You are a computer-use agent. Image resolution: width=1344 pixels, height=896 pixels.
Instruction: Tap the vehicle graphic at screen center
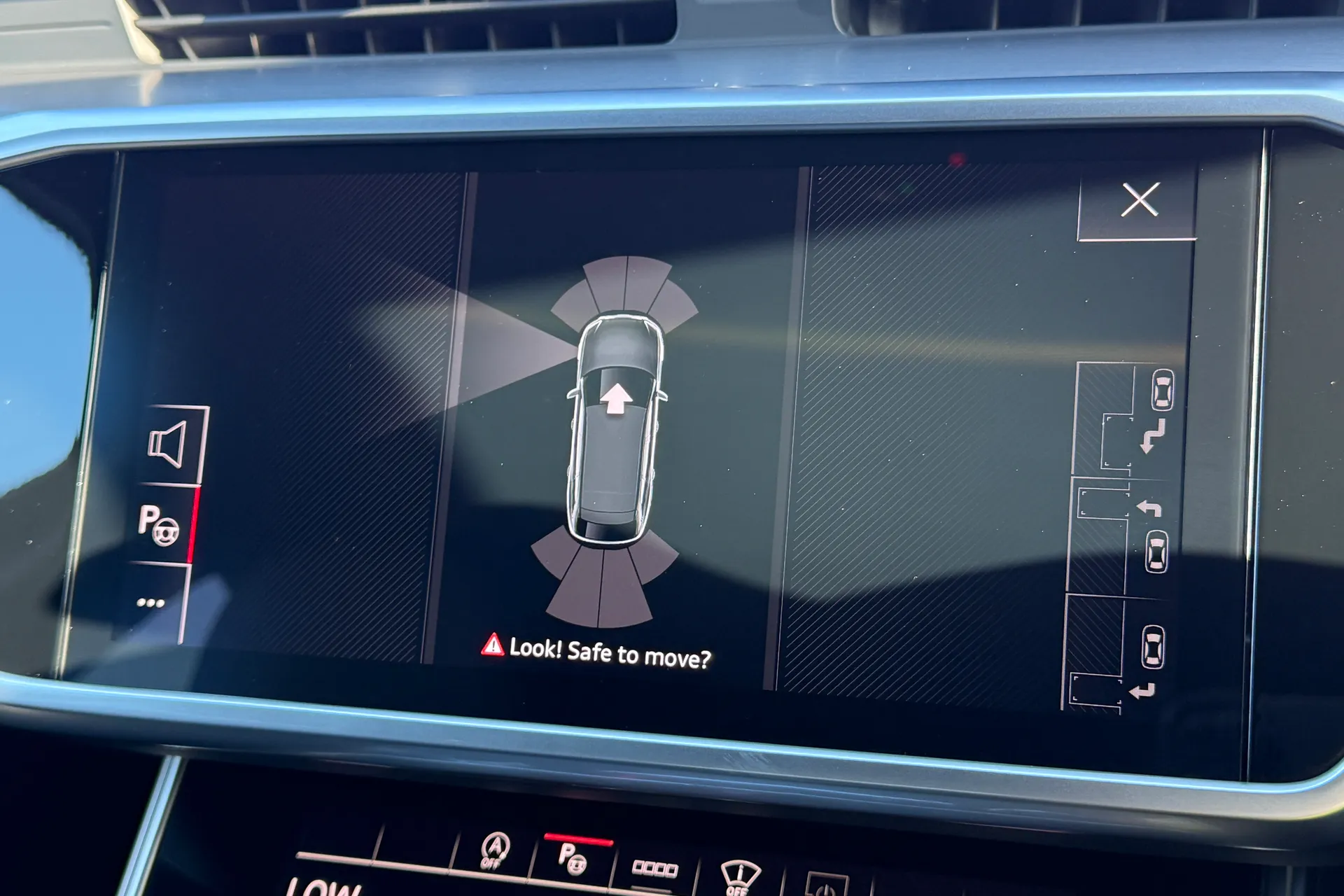[617, 434]
